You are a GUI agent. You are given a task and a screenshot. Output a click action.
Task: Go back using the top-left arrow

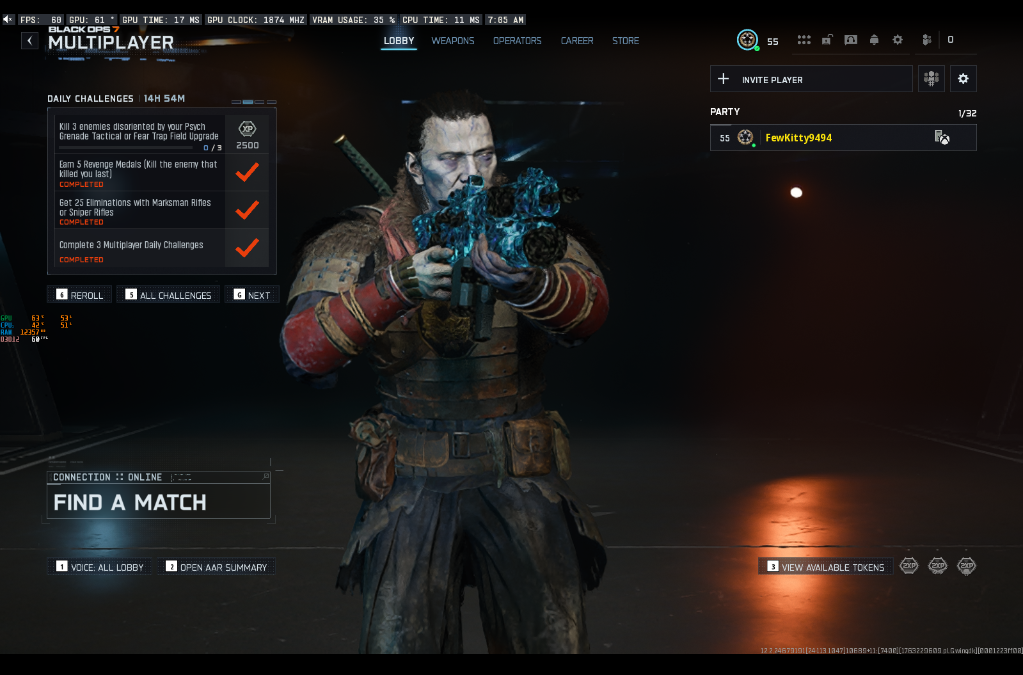tap(30, 41)
